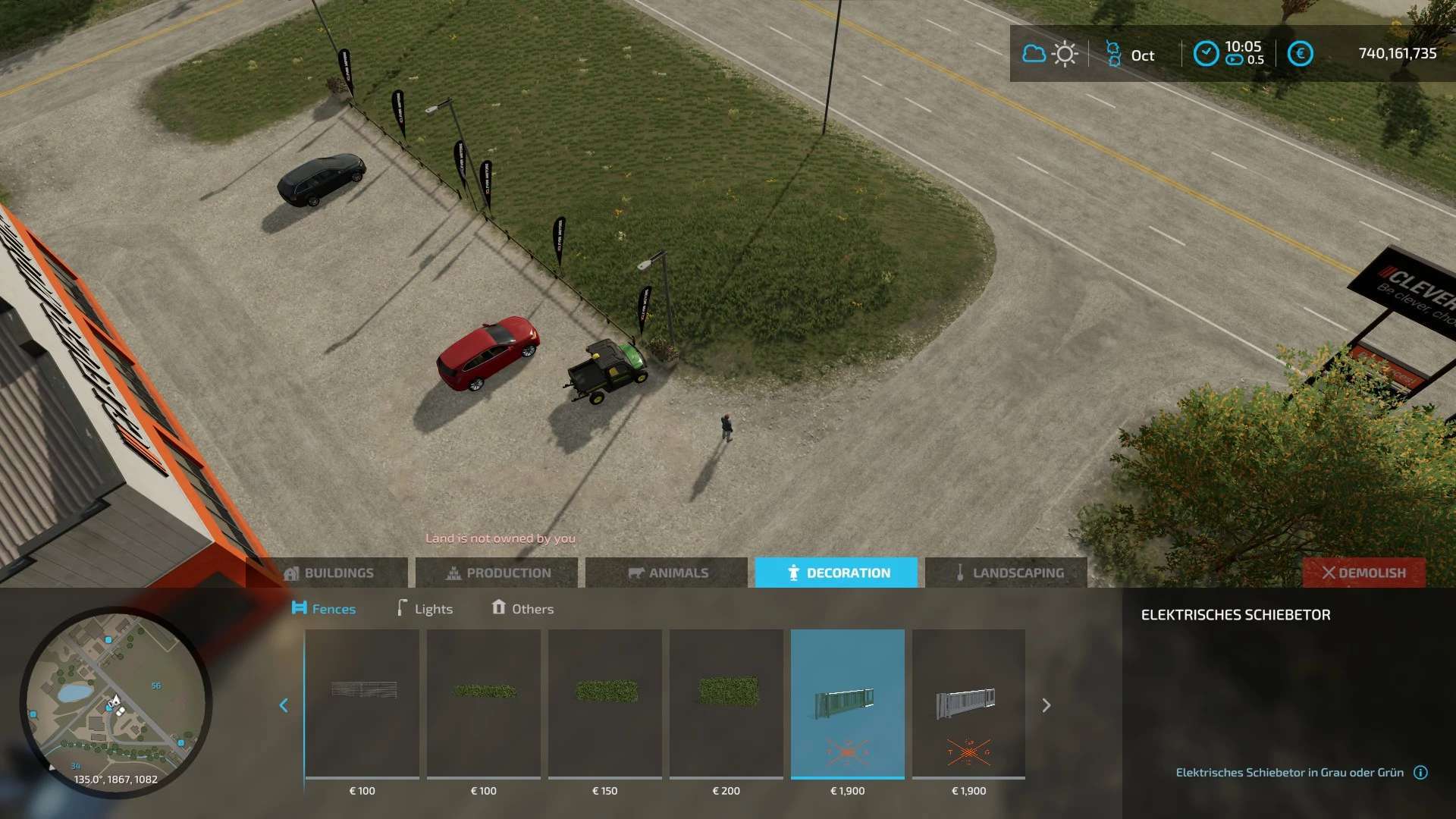Switch to the Landscaping tab
This screenshot has width=1456, height=819.
coord(1006,573)
